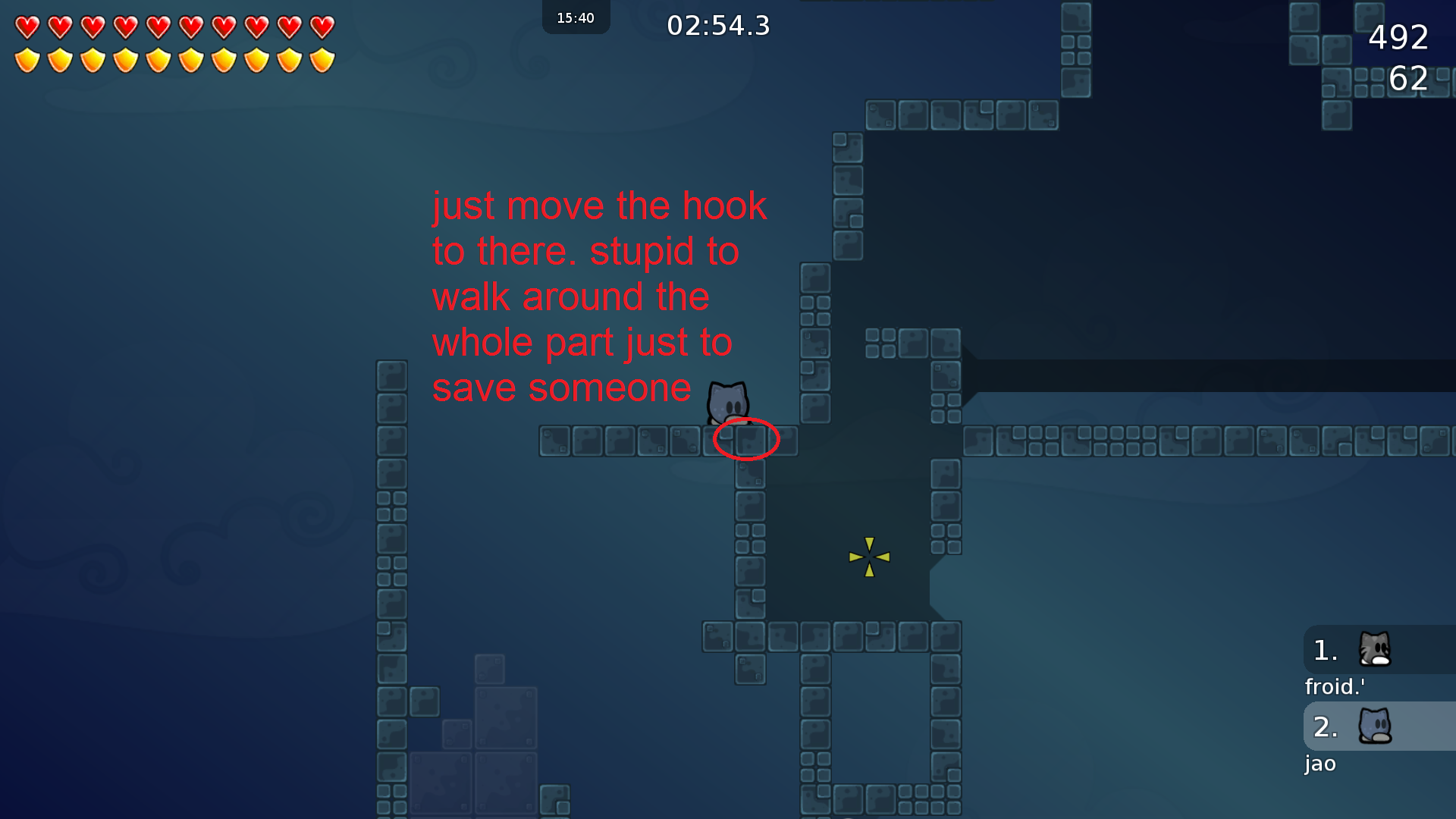Toggle the middle heart in the health bar
The height and width of the screenshot is (819, 1456).
tap(158, 27)
